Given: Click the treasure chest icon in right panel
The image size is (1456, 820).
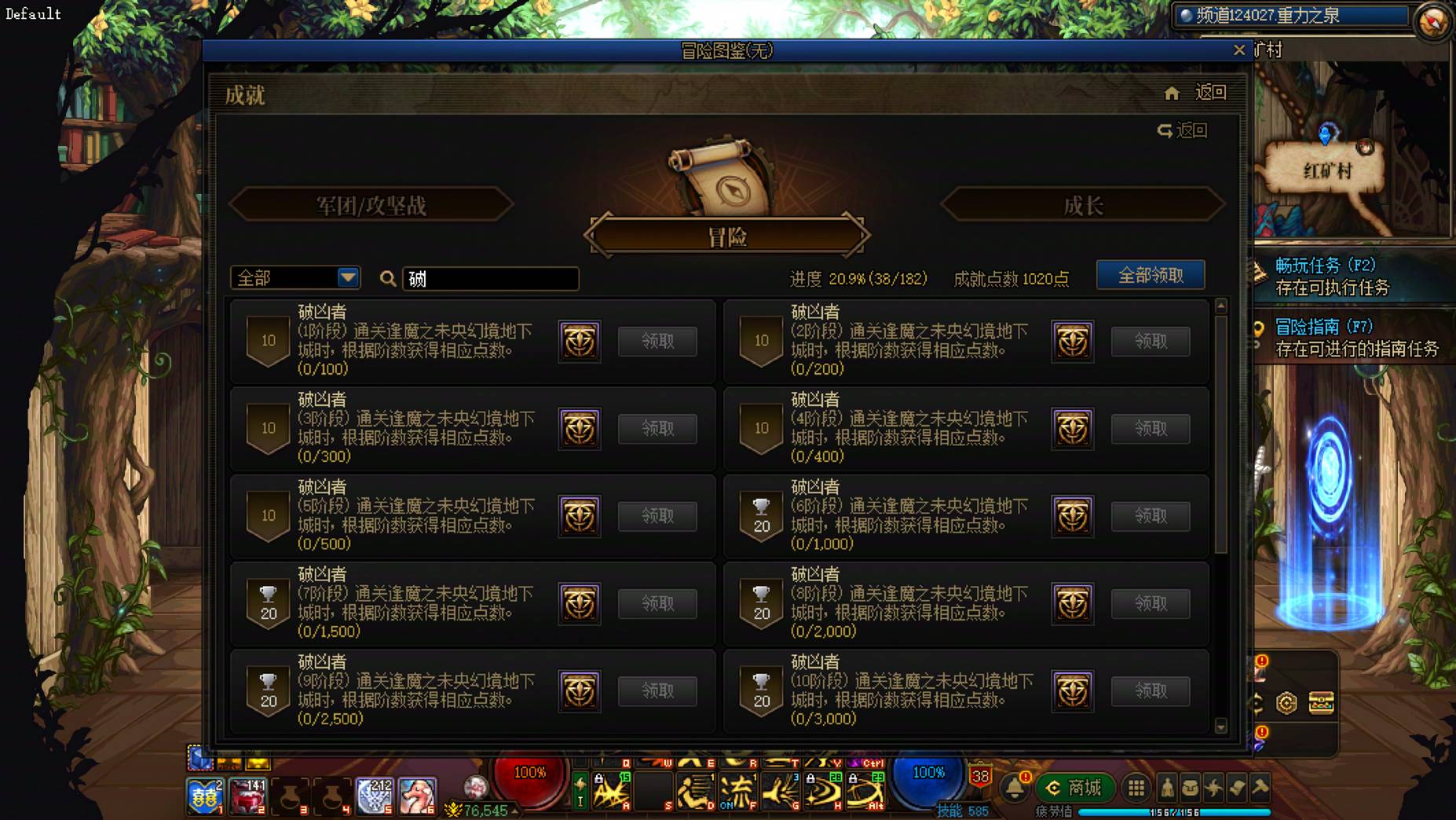Looking at the screenshot, I should click(x=1320, y=703).
